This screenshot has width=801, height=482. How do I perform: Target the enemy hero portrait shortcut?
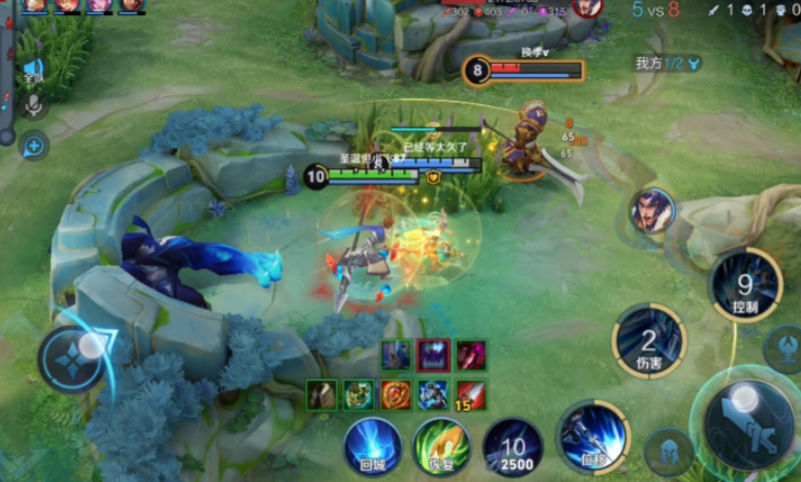coord(653,210)
